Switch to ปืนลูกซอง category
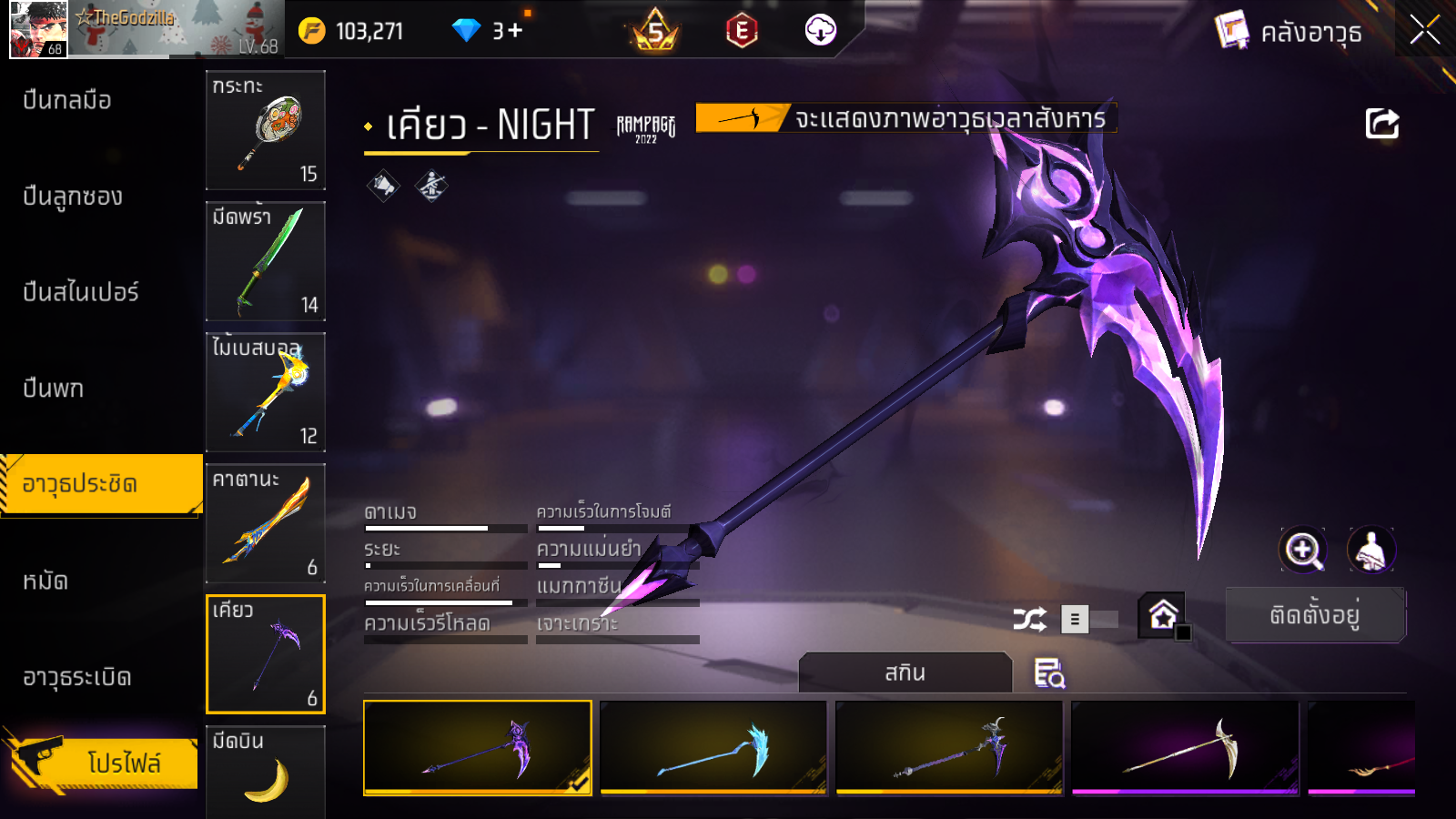This screenshot has width=1456, height=819. (x=73, y=197)
